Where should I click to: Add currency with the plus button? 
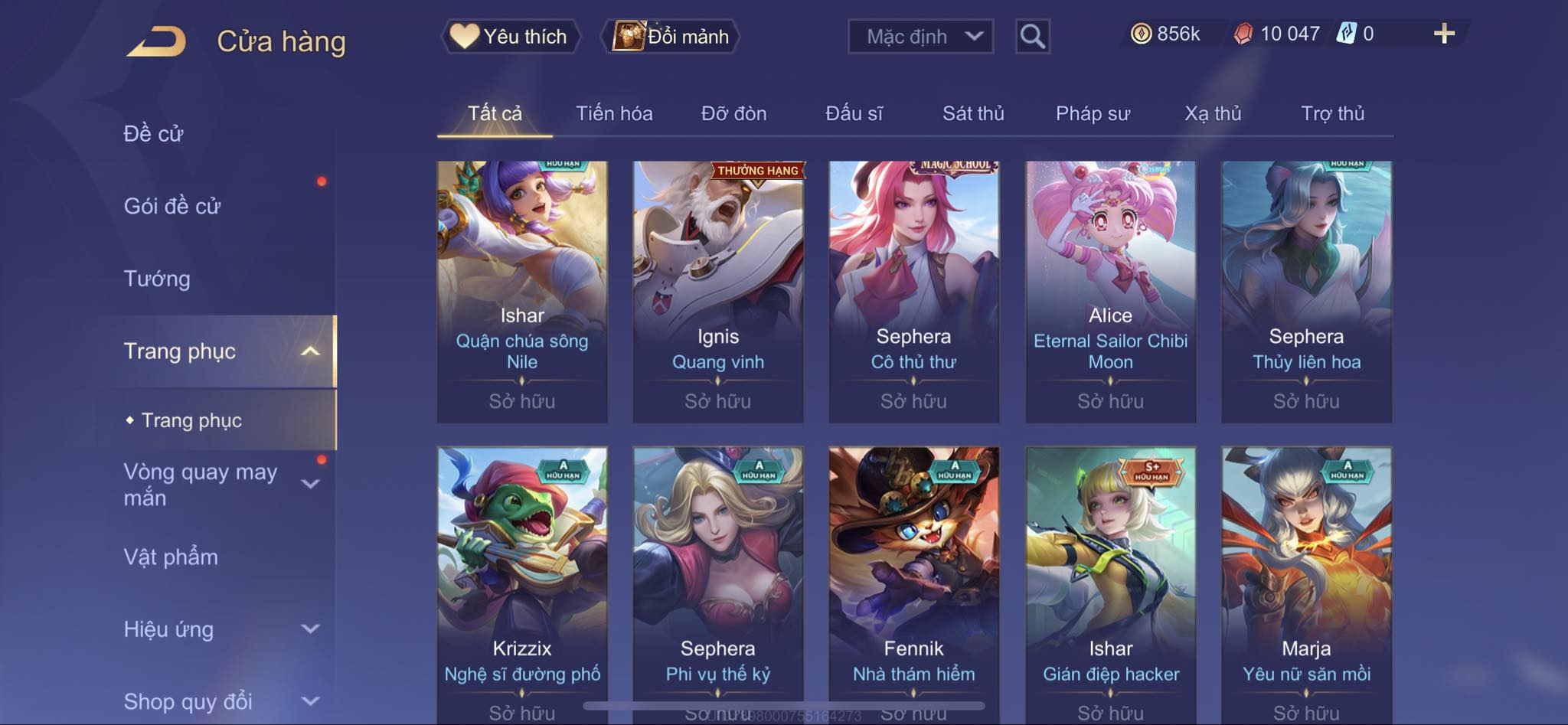[x=1444, y=34]
